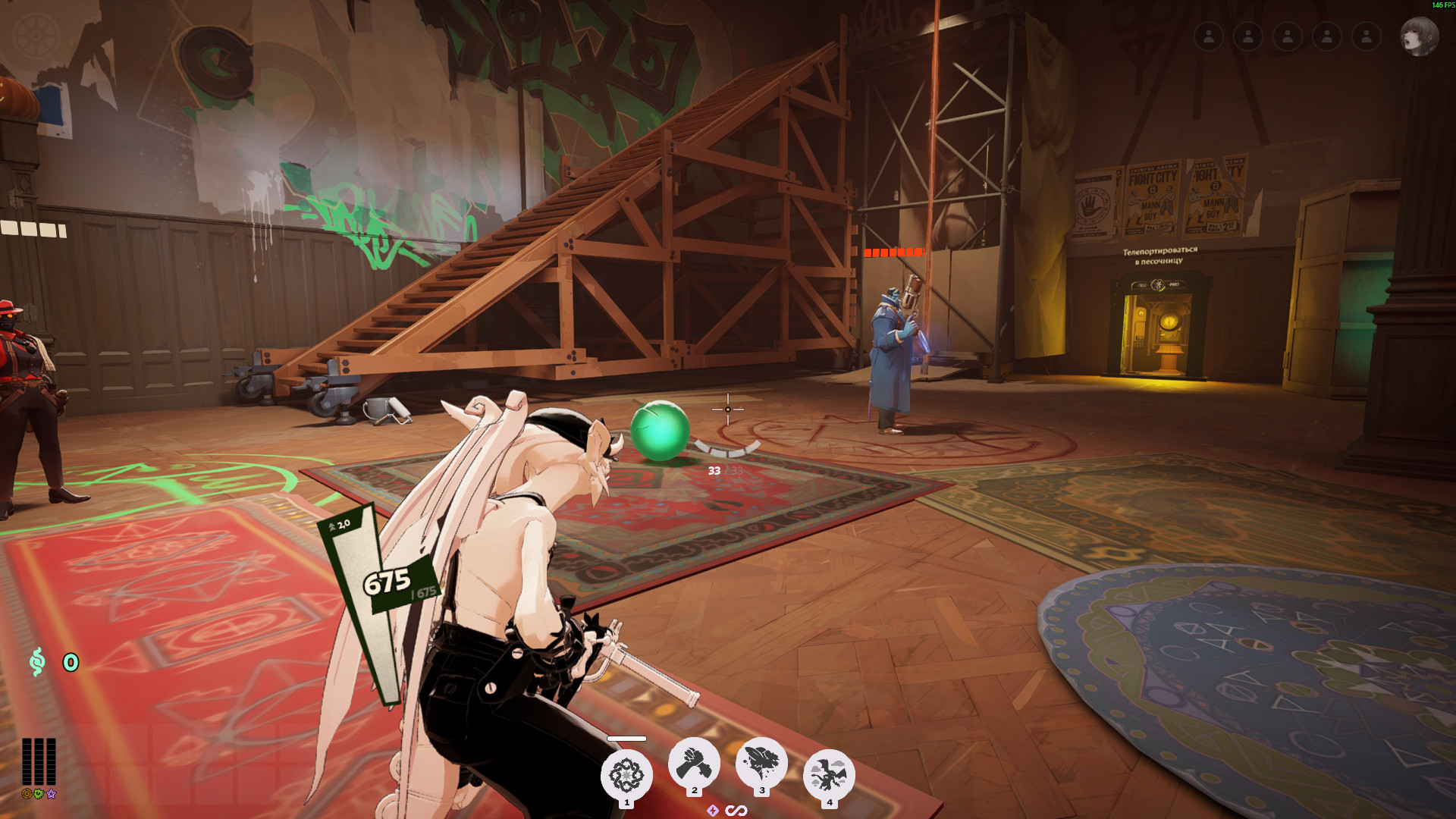Click the green souls currency icon

[37, 662]
